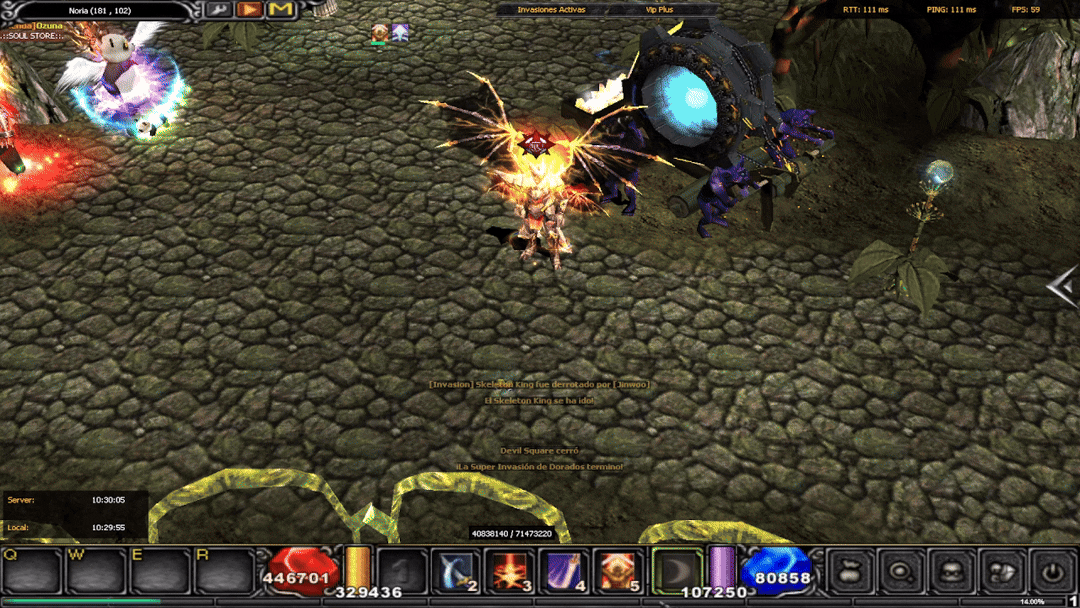Open the bag inventory button

(x=852, y=572)
